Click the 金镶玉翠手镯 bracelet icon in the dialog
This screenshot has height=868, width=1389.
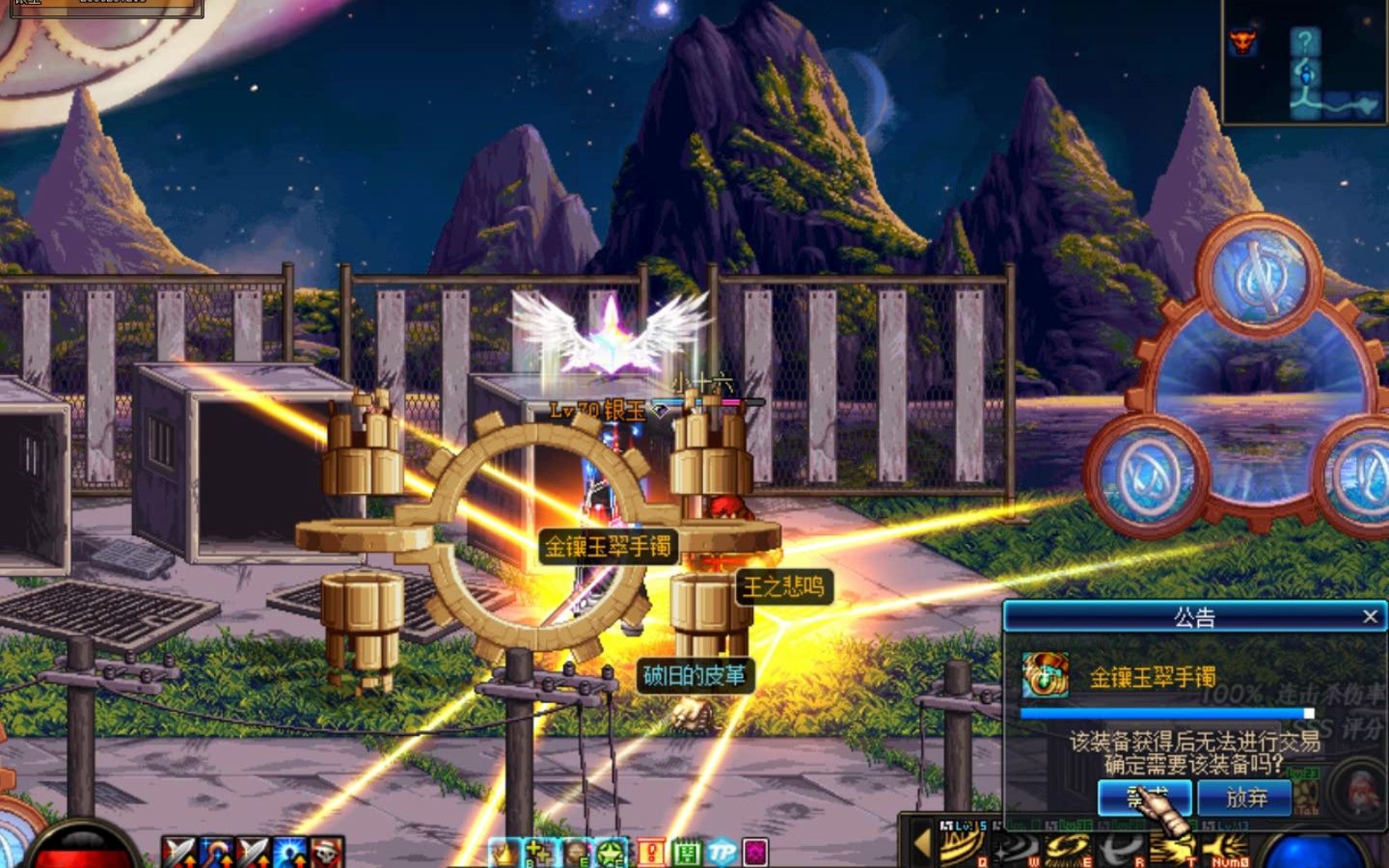(x=1045, y=676)
